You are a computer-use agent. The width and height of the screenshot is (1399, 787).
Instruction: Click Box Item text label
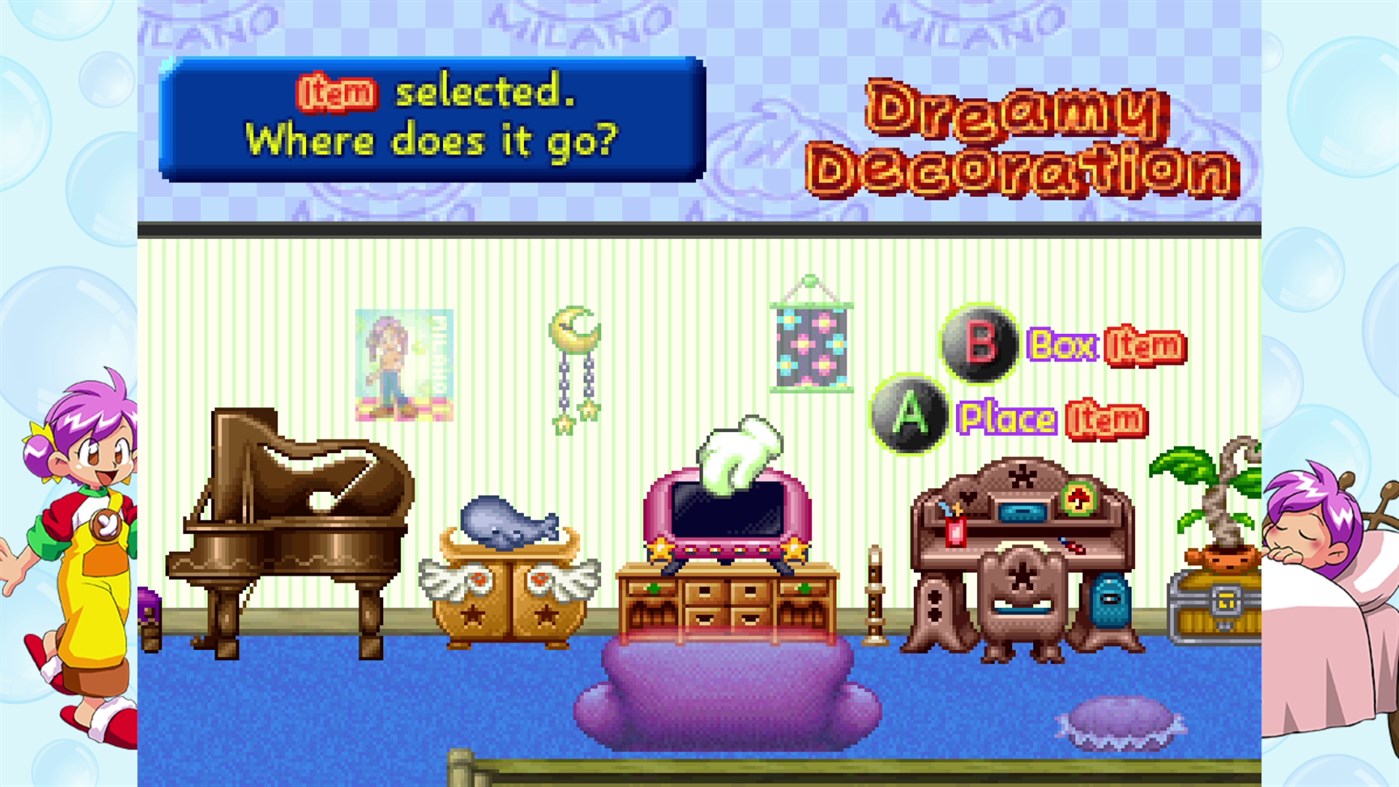coord(1105,345)
